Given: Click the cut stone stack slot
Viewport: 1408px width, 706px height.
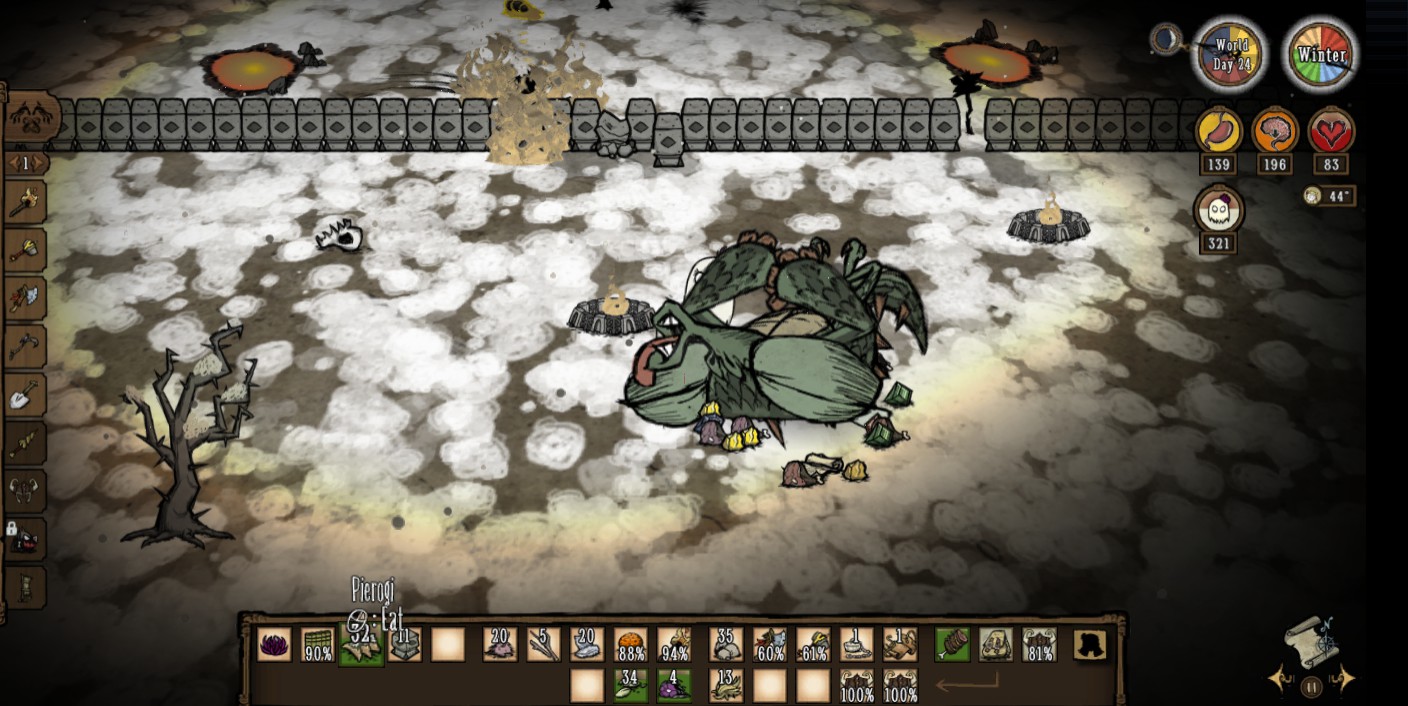Looking at the screenshot, I should 404,645.
